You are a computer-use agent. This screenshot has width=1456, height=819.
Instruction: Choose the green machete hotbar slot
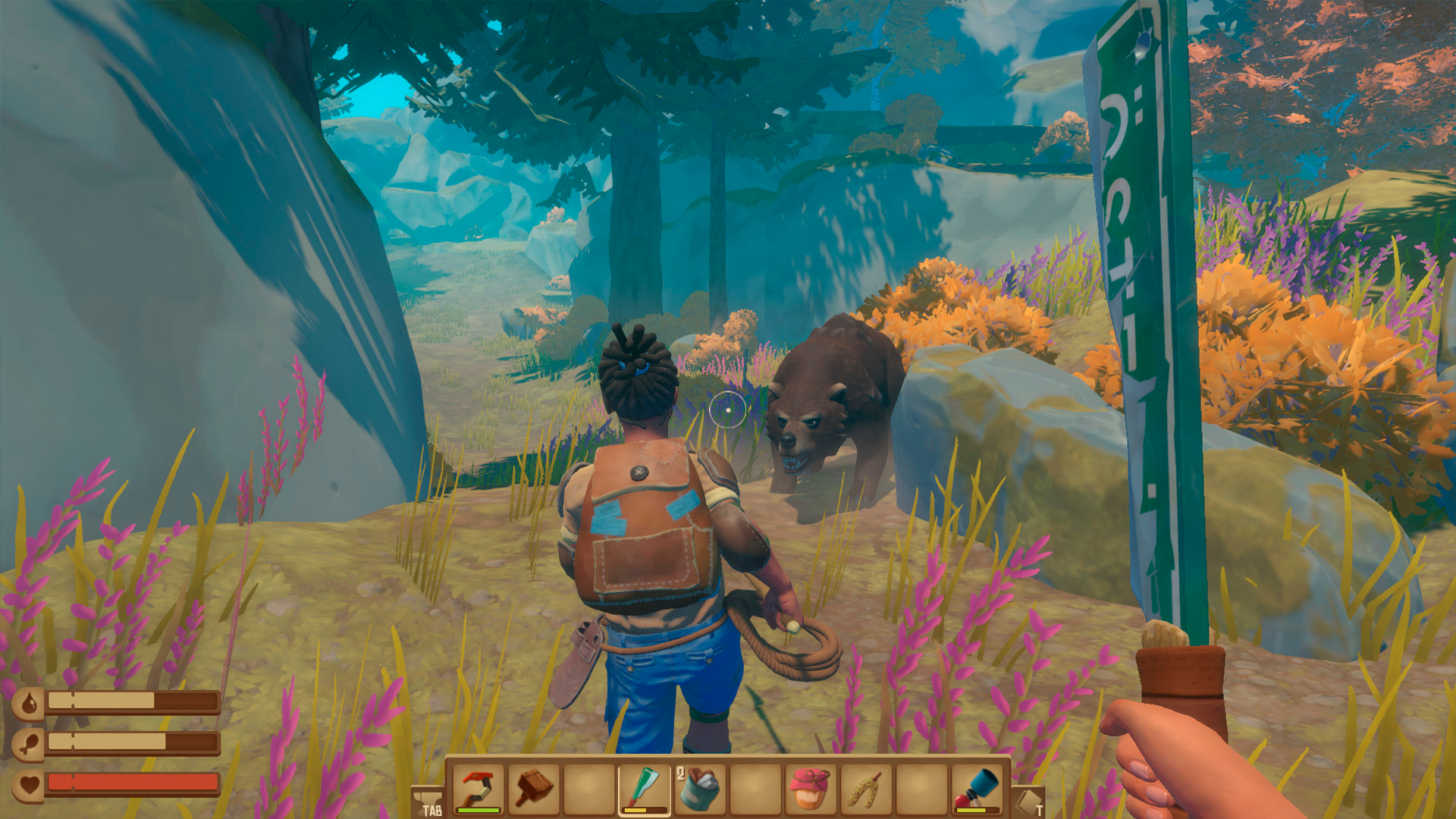click(x=645, y=789)
